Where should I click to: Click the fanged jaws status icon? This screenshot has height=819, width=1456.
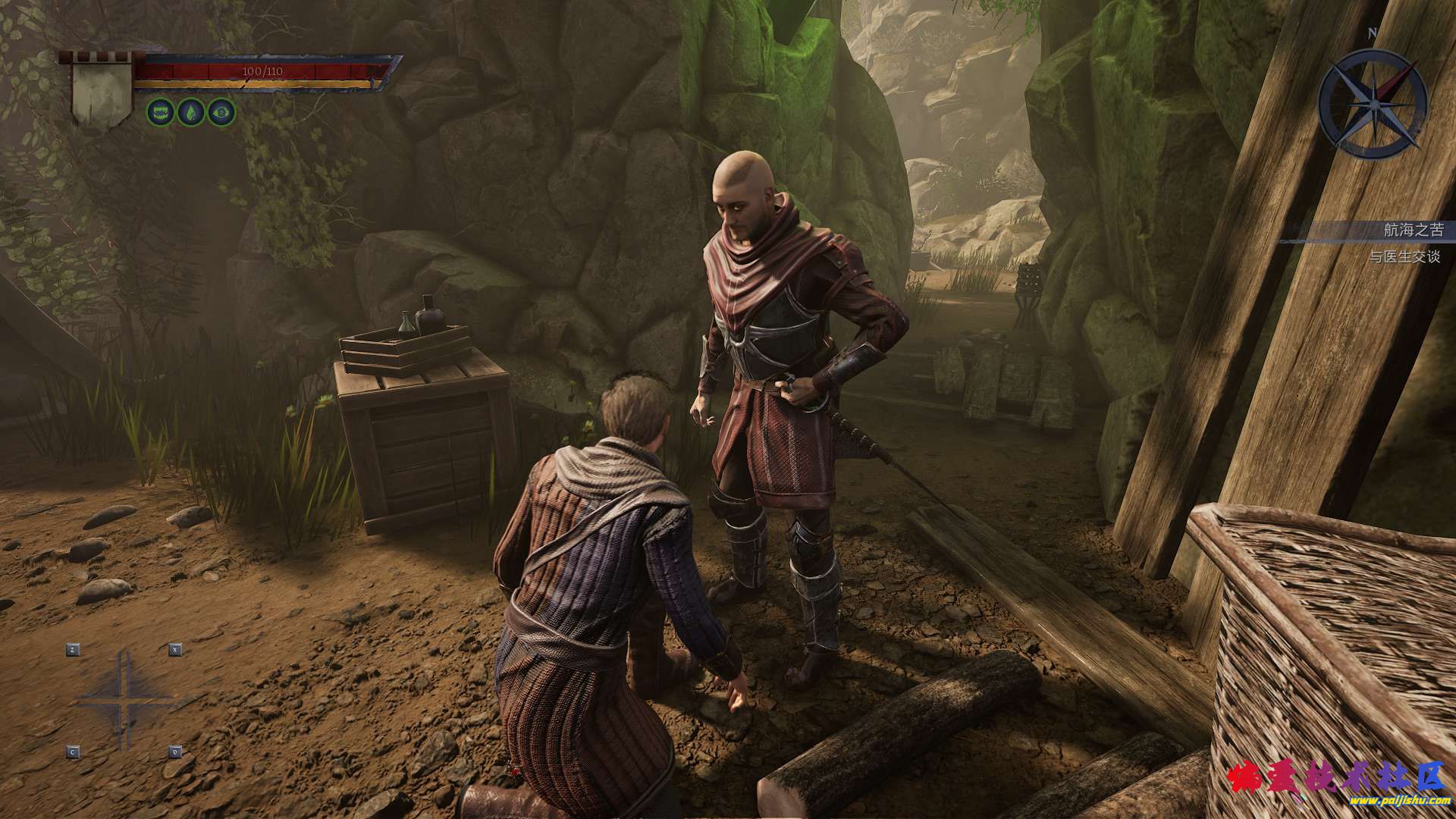coord(160,113)
